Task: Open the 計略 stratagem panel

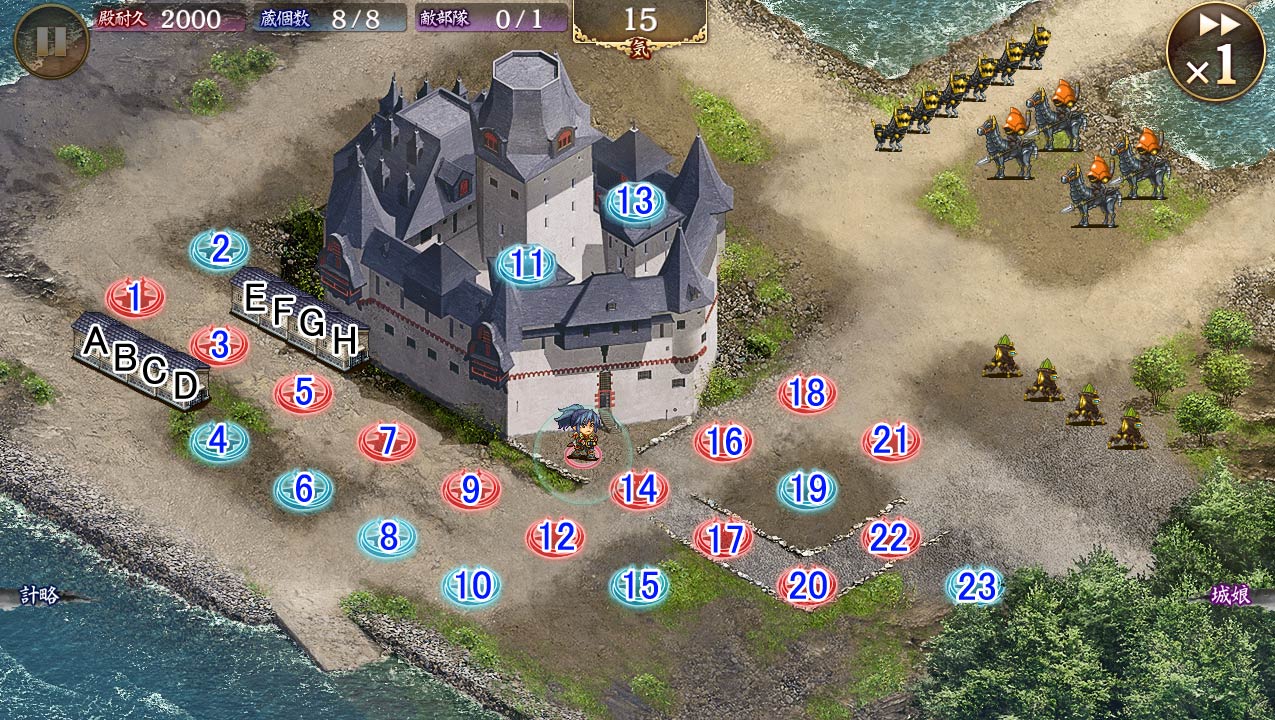Action: pyautogui.click(x=40, y=596)
